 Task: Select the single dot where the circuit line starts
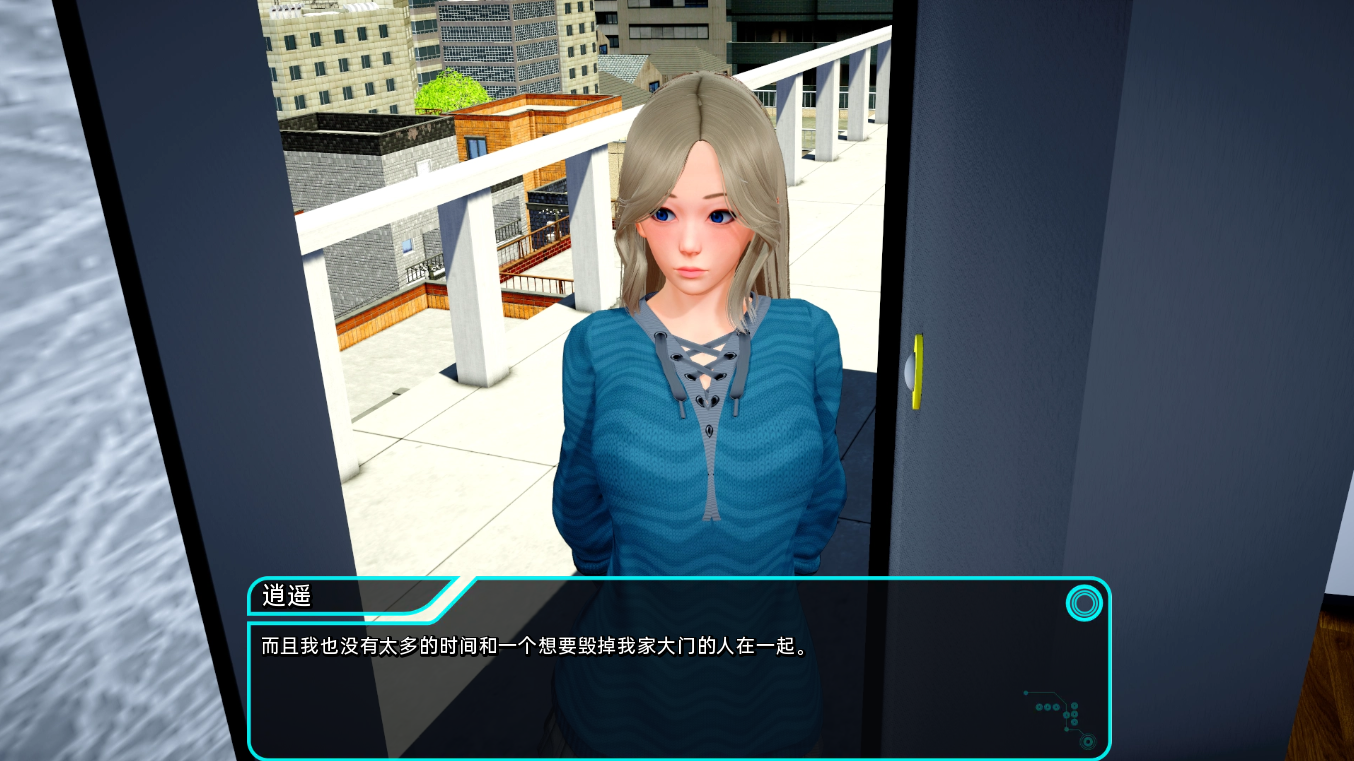[1026, 693]
